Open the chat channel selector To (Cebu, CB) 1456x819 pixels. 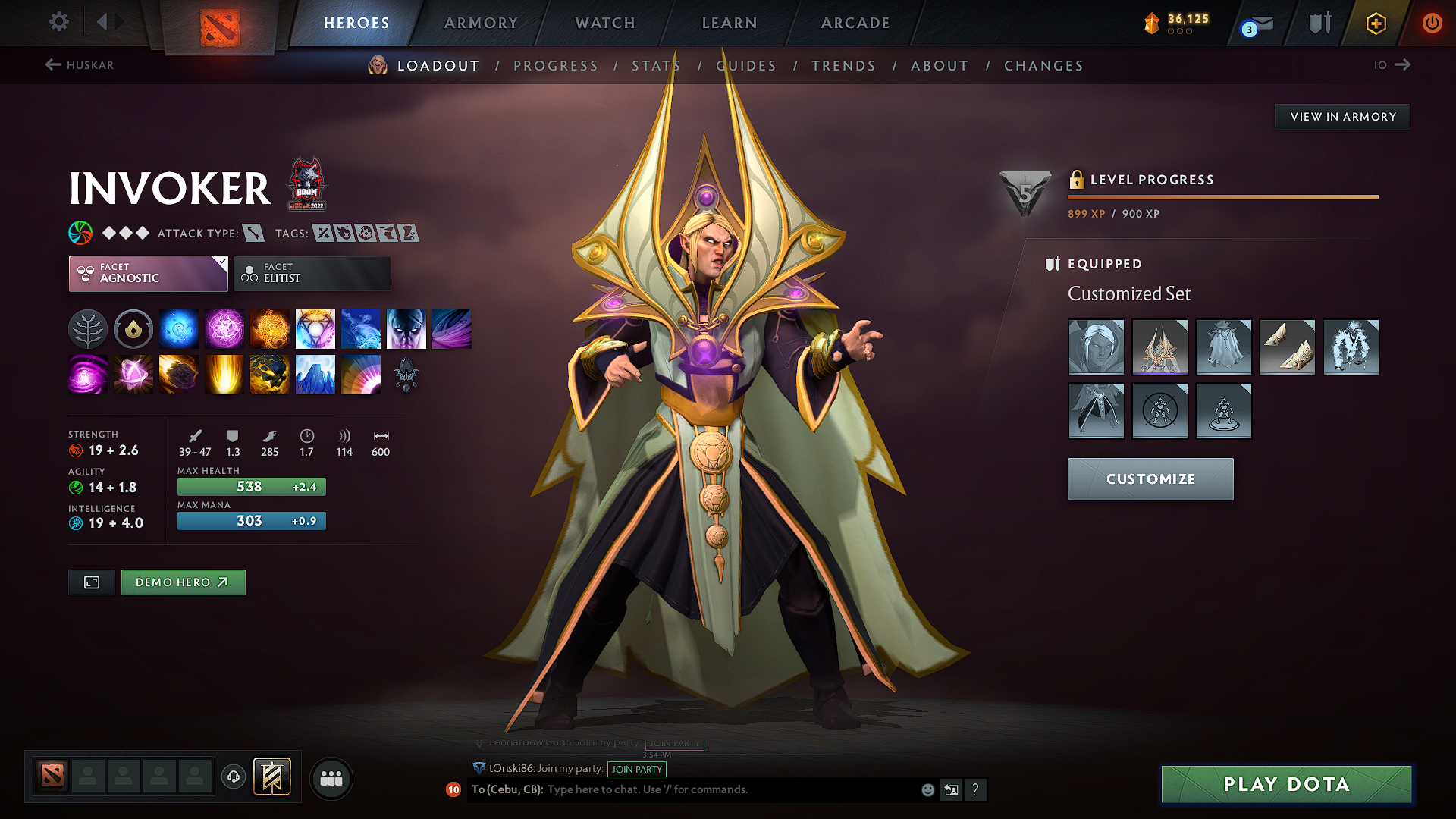[507, 789]
